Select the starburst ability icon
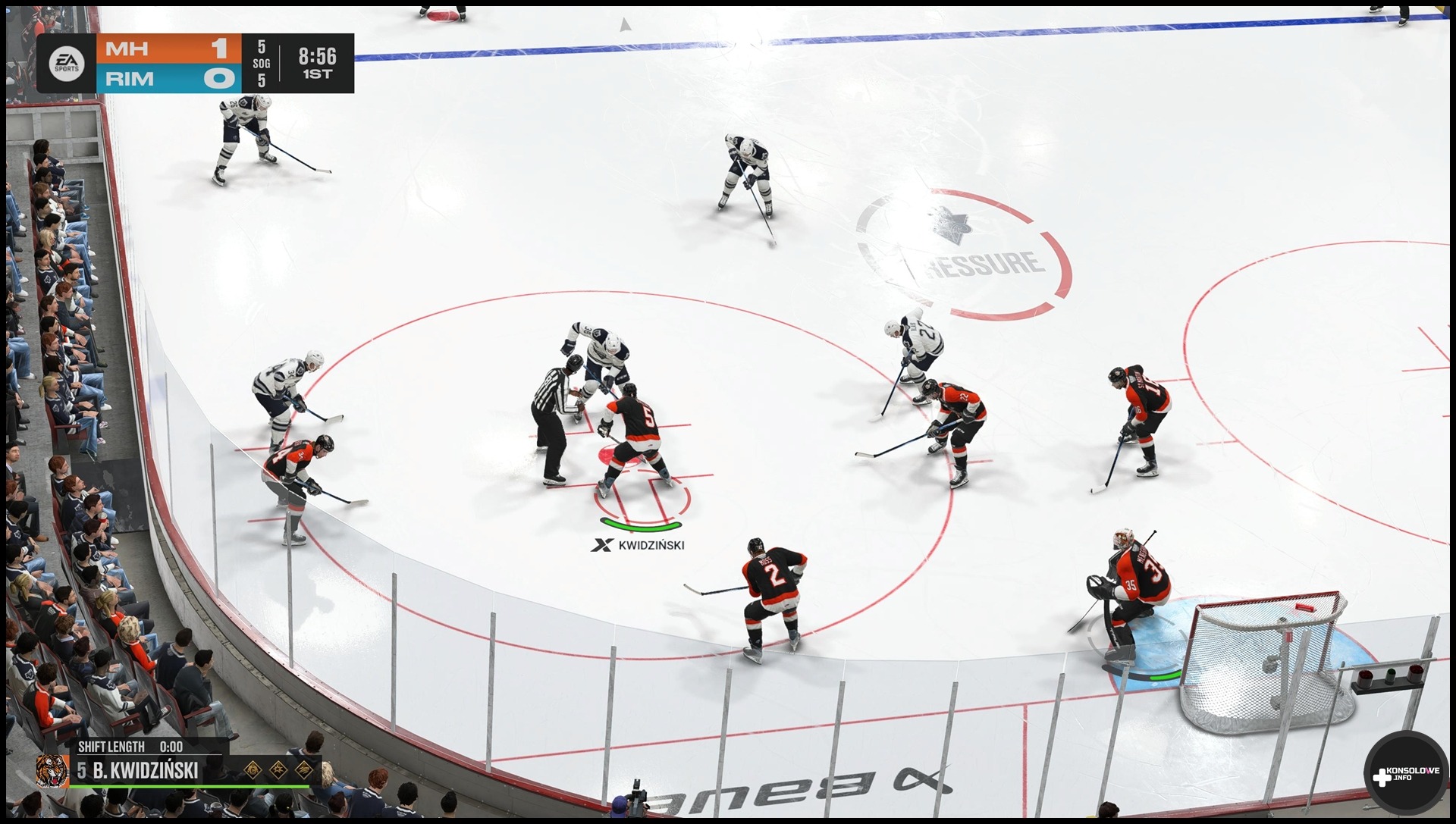Viewport: 1456px width, 824px height. [x=278, y=770]
